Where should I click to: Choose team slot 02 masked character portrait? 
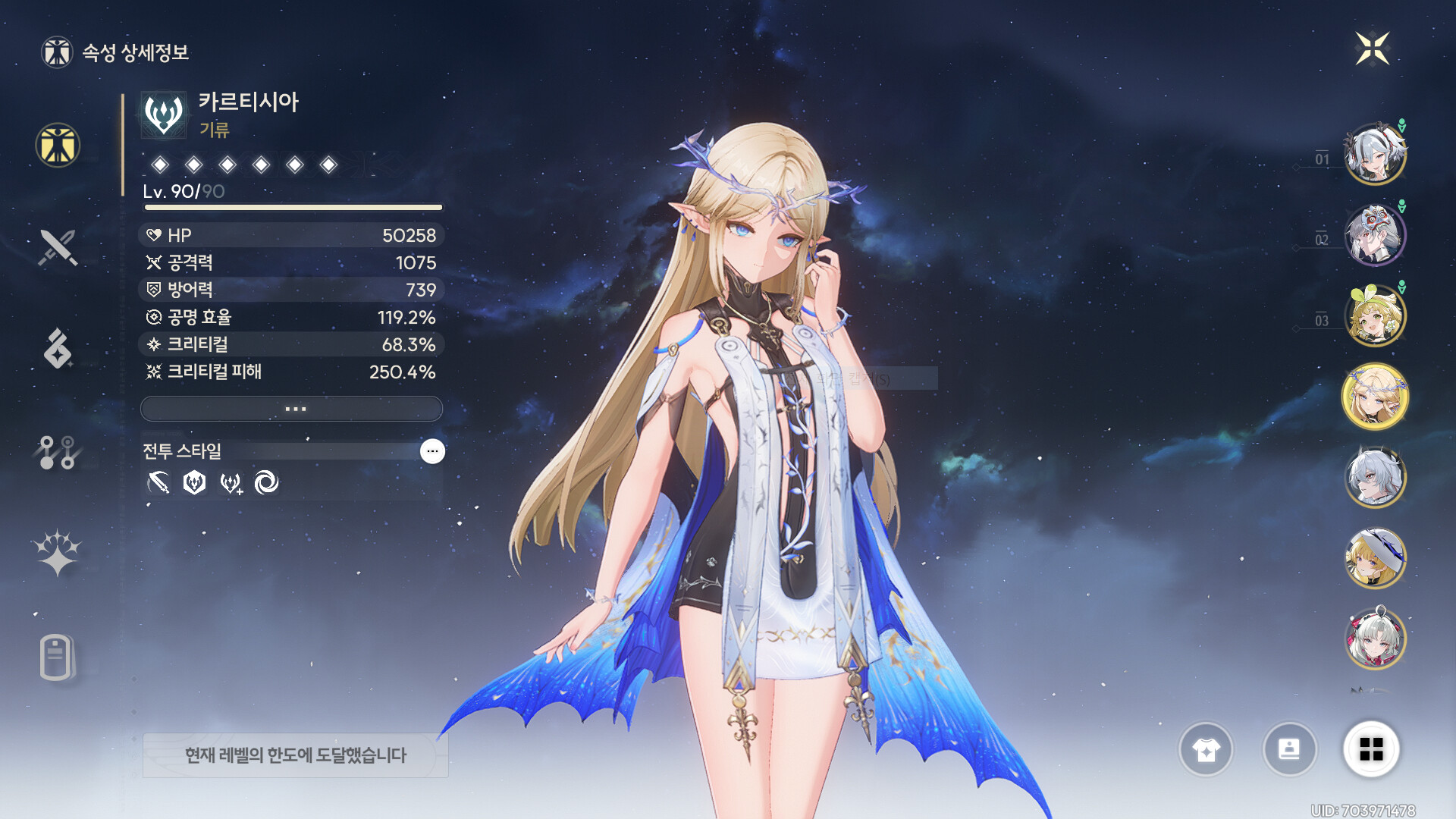point(1374,235)
